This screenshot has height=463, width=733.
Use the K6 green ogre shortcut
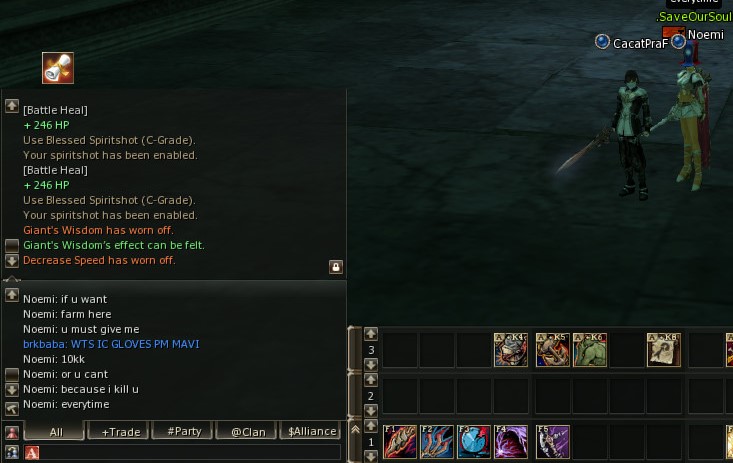coord(589,350)
